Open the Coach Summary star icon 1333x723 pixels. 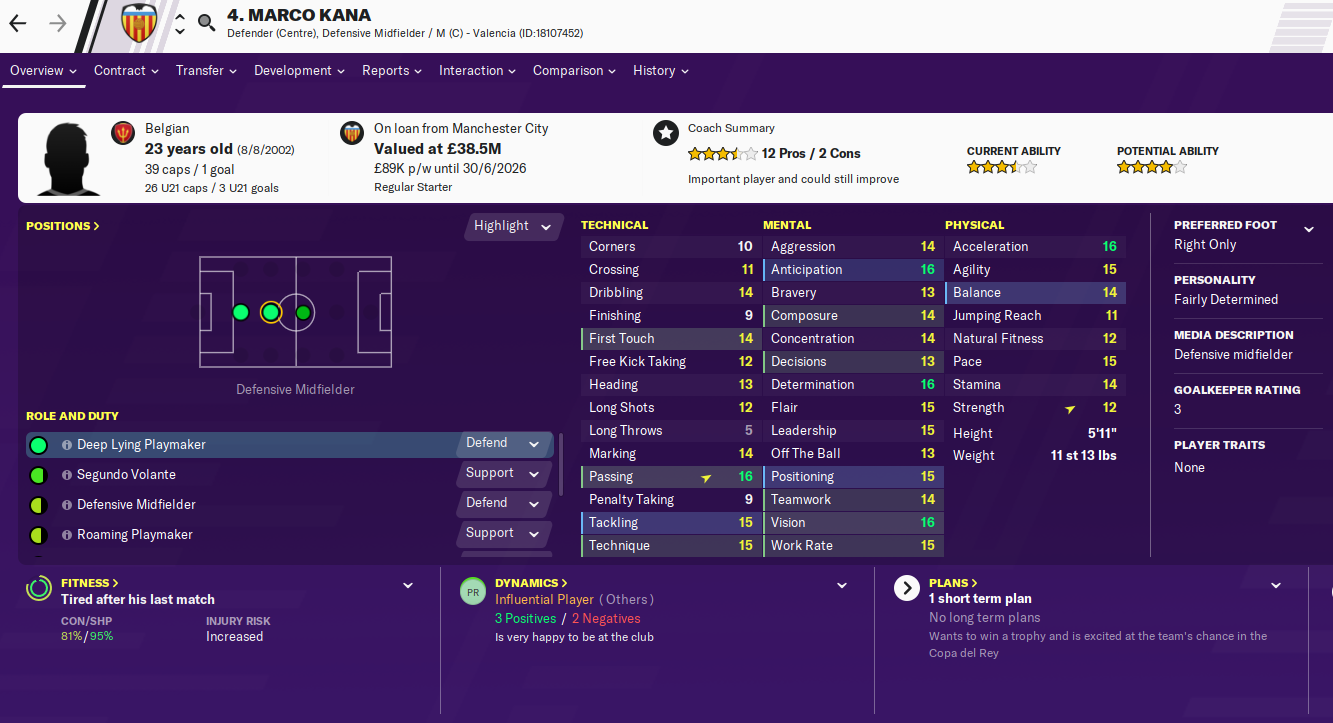click(x=665, y=133)
